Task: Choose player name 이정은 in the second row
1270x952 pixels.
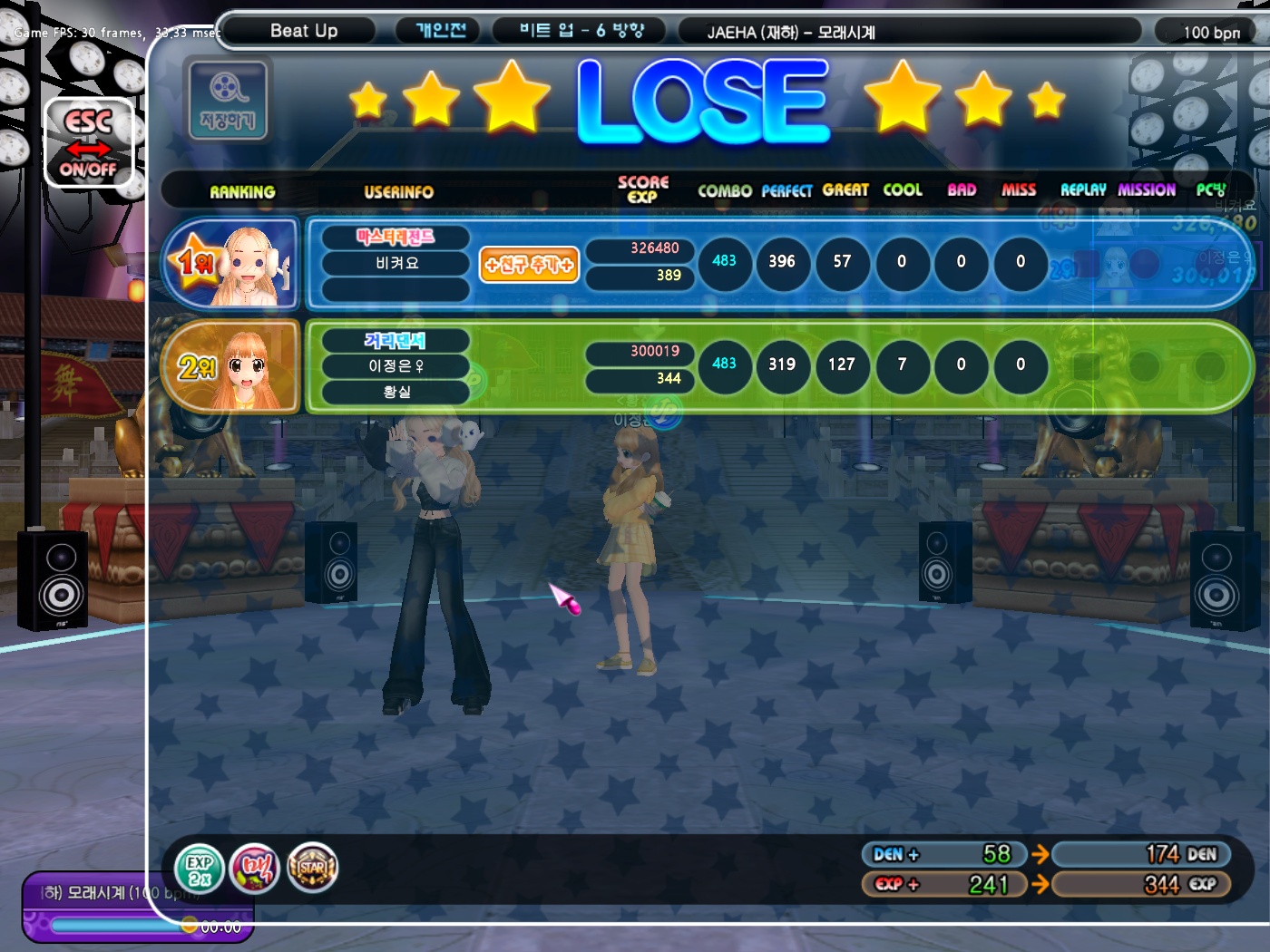Action: pos(396,366)
